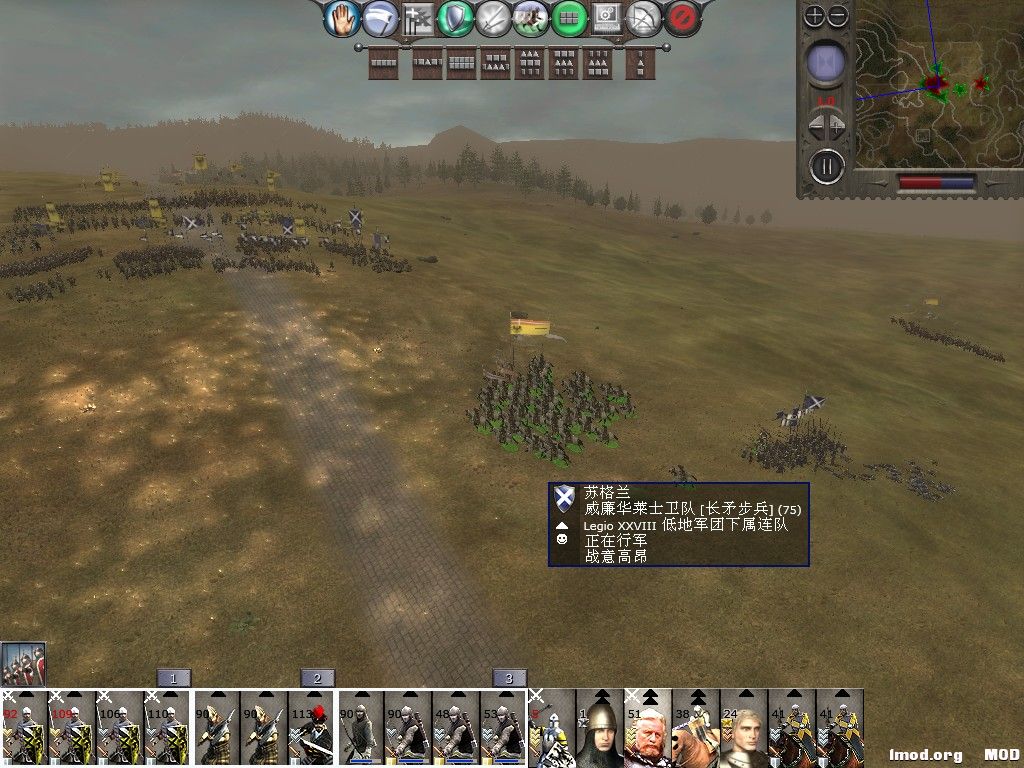The image size is (1024, 768).
Task: Choose the single column group formation banner
Action: (x=636, y=63)
